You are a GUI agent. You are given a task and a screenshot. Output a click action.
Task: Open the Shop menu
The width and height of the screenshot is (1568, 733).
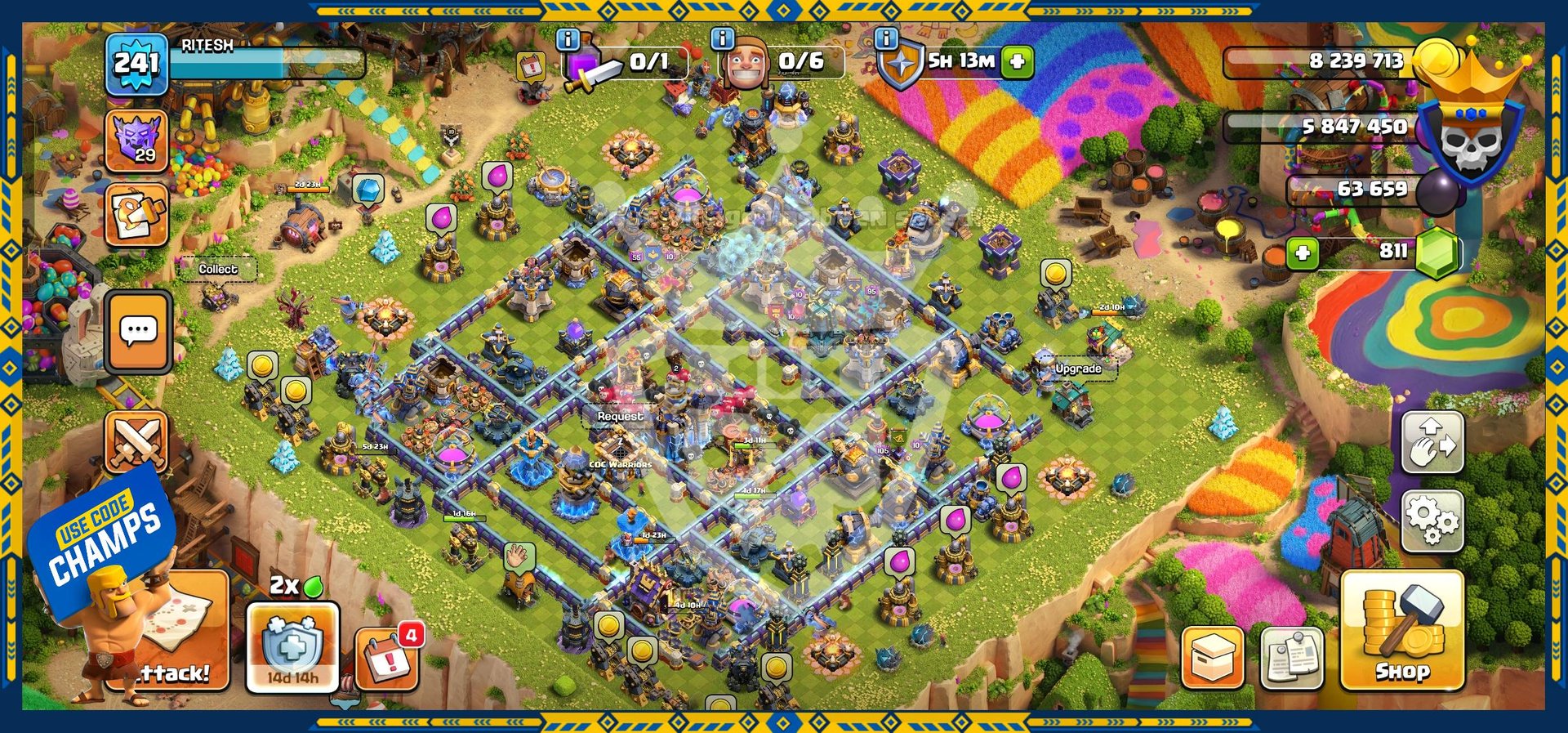[x=1401, y=631]
